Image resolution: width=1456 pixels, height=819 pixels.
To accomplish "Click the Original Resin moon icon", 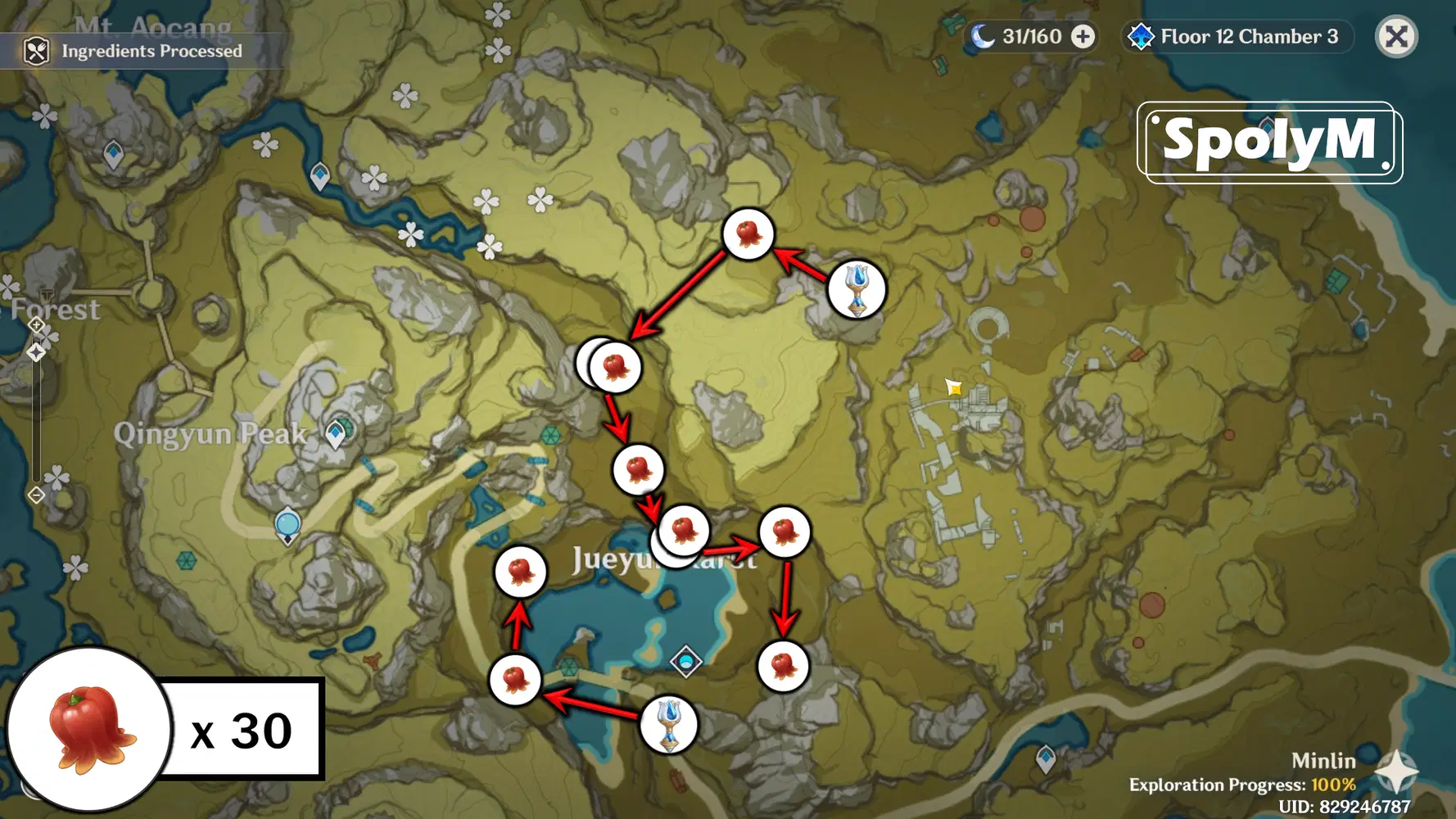I will click(982, 36).
